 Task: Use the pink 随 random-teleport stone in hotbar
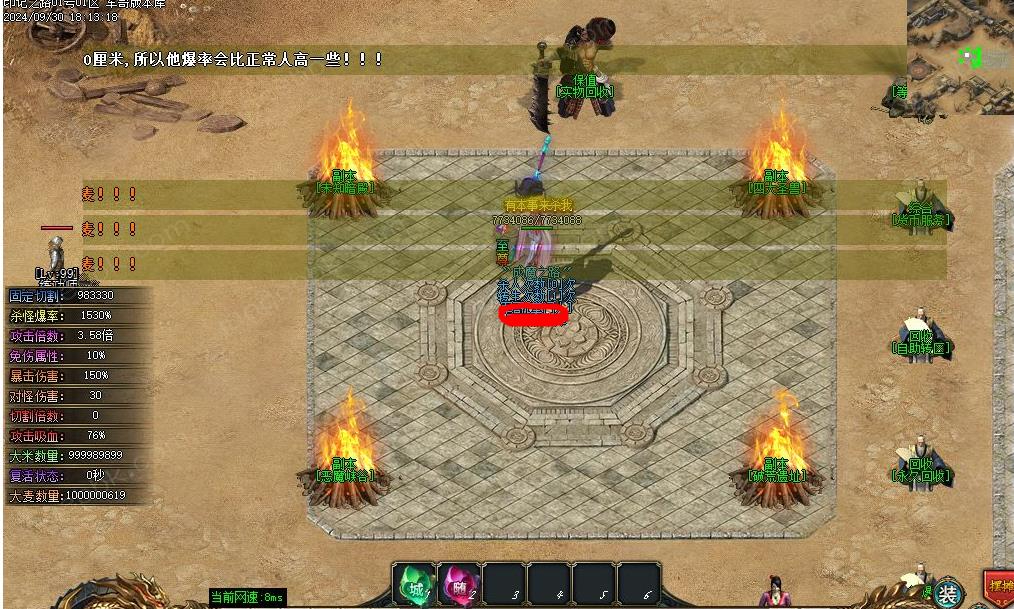coord(459,586)
